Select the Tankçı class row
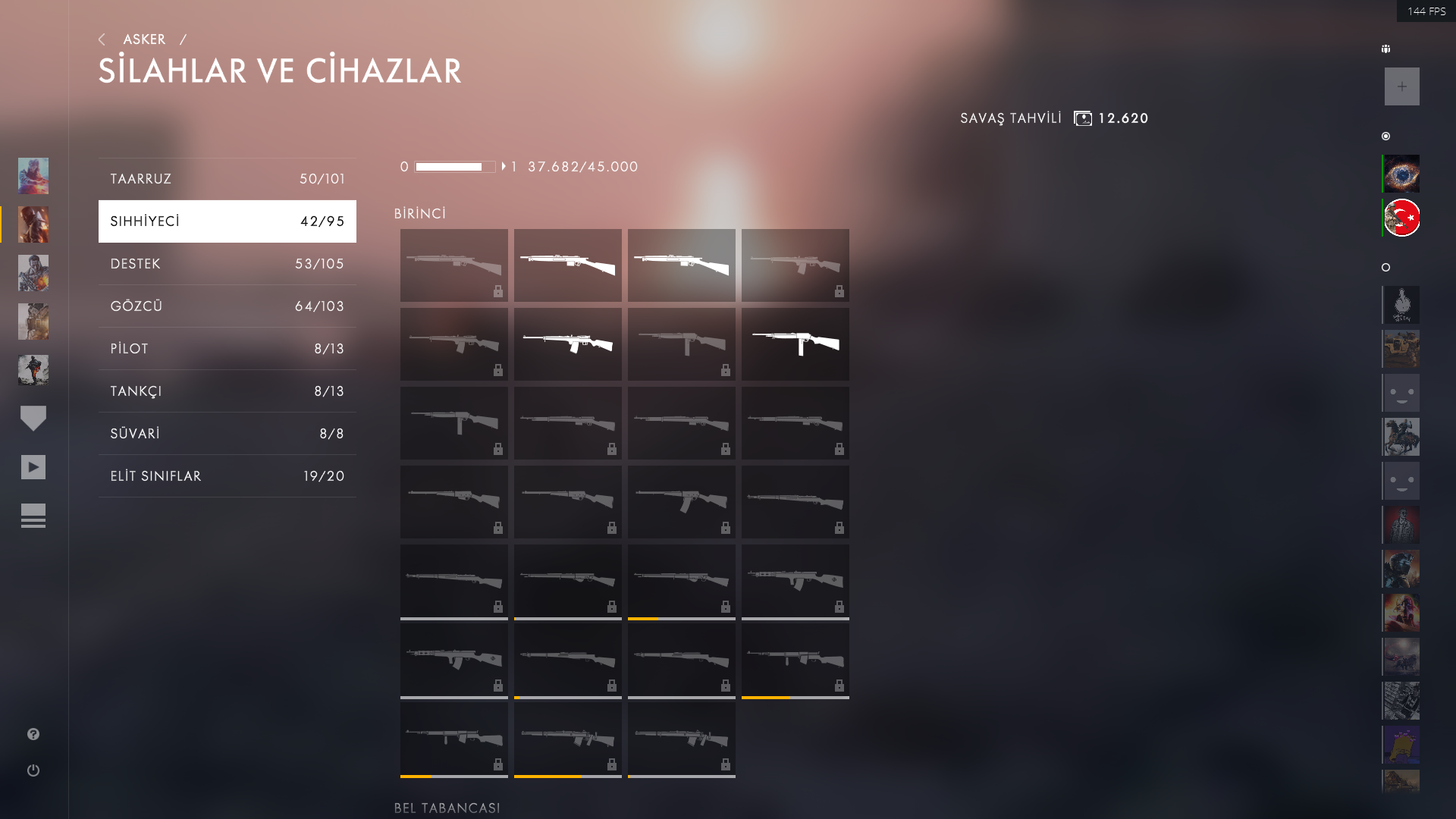1456x819 pixels. 227,391
